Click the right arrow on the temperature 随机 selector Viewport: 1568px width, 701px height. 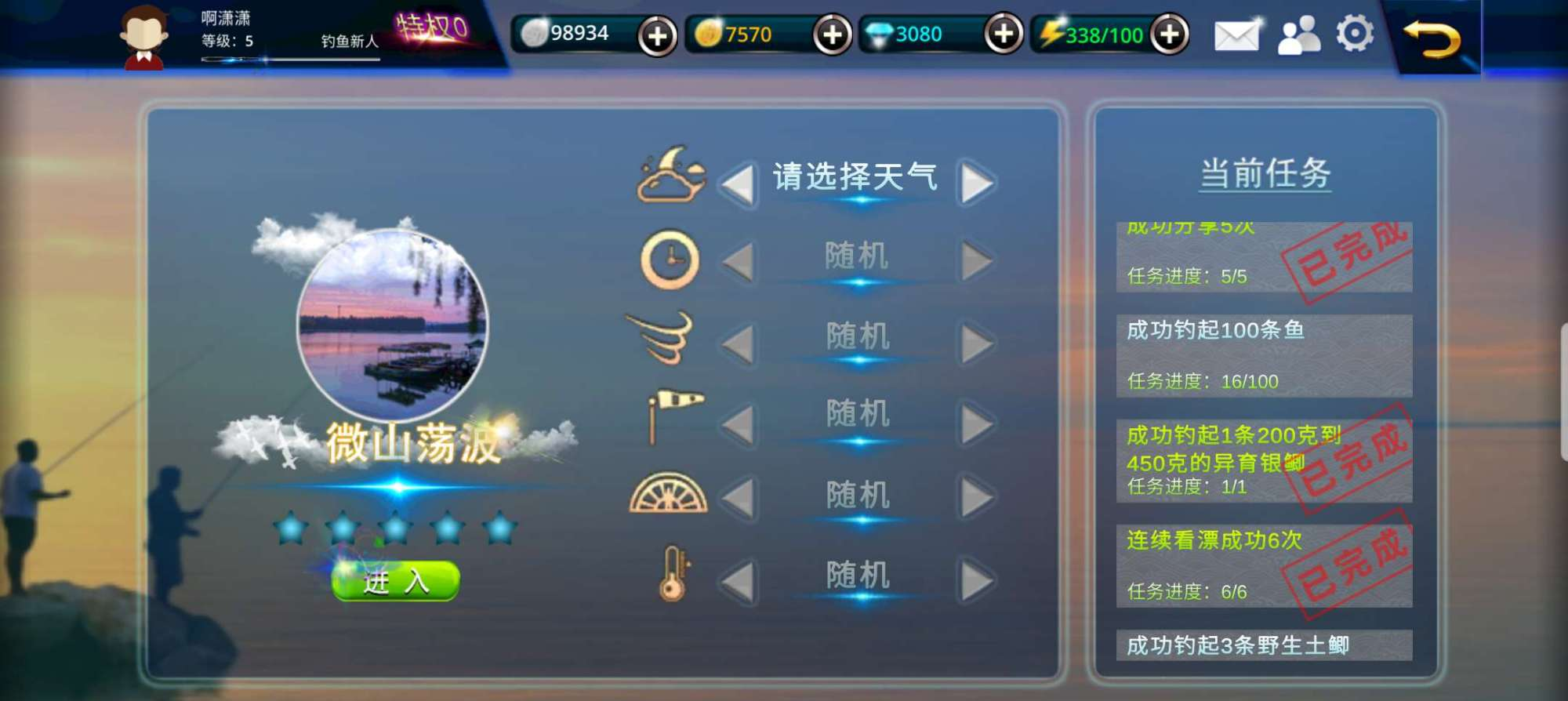[x=975, y=580]
